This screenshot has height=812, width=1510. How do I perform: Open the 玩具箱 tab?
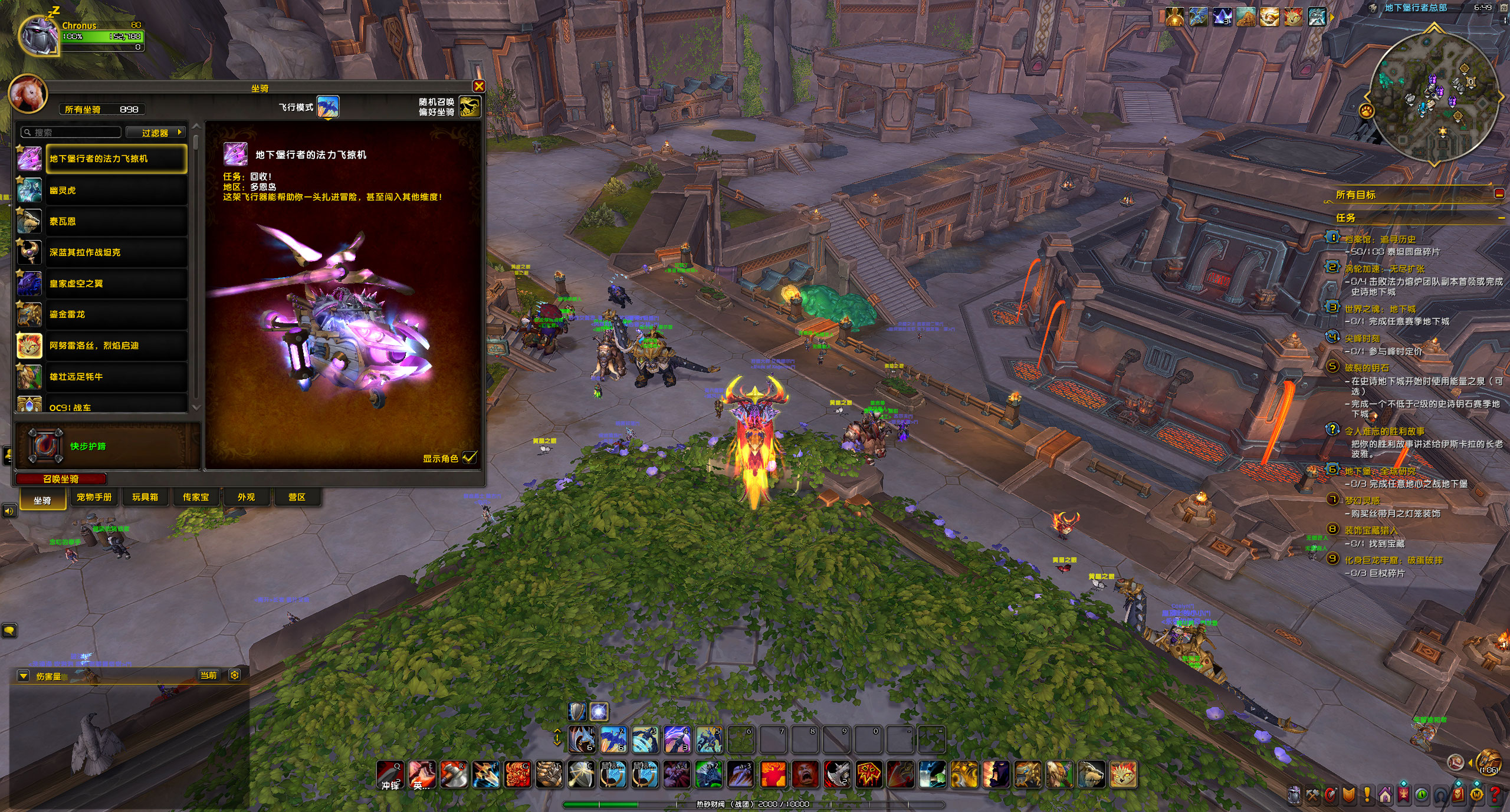145,497
